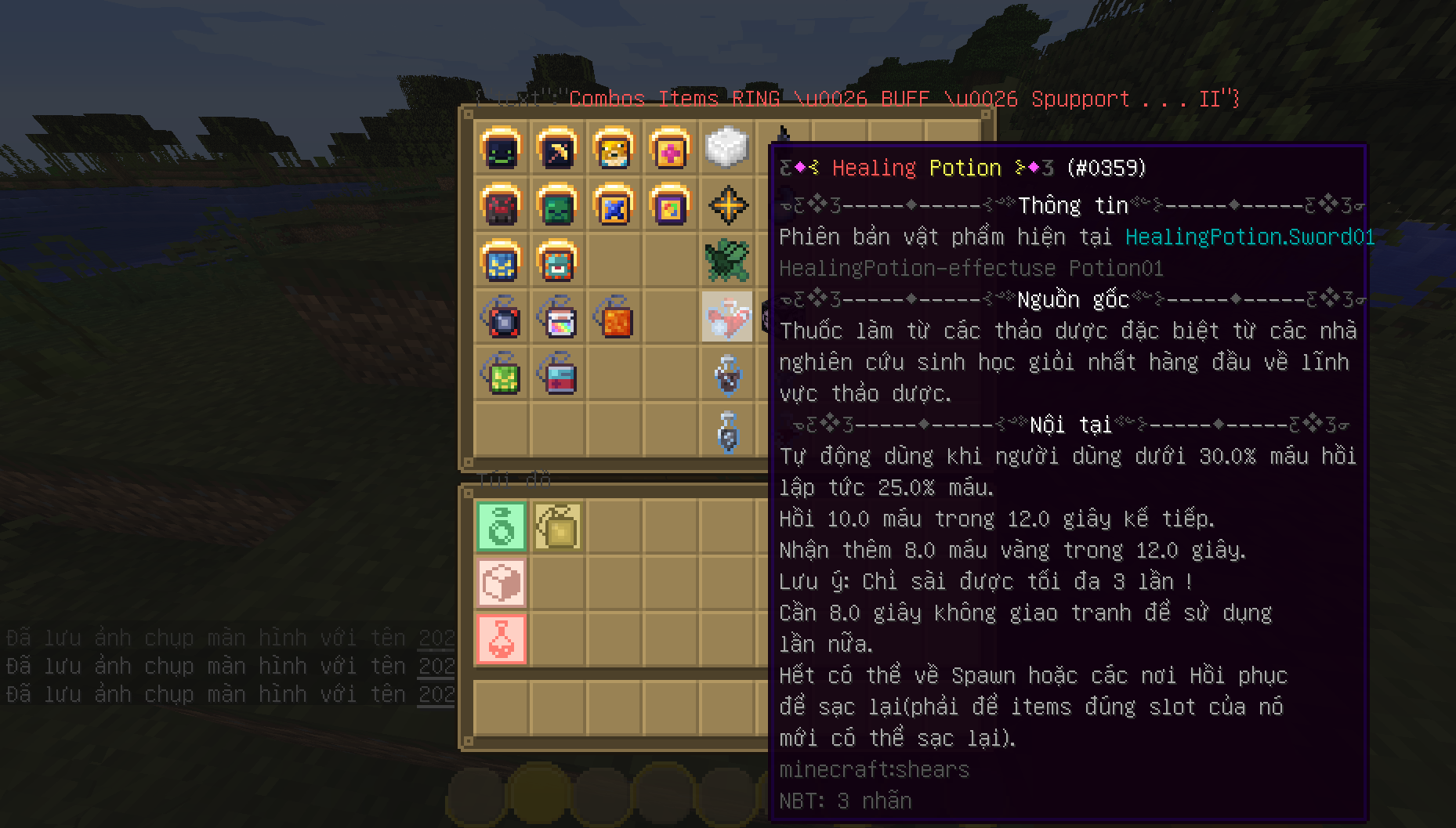Choose the orange dog face ring
1456x828 pixels.
coord(614,149)
